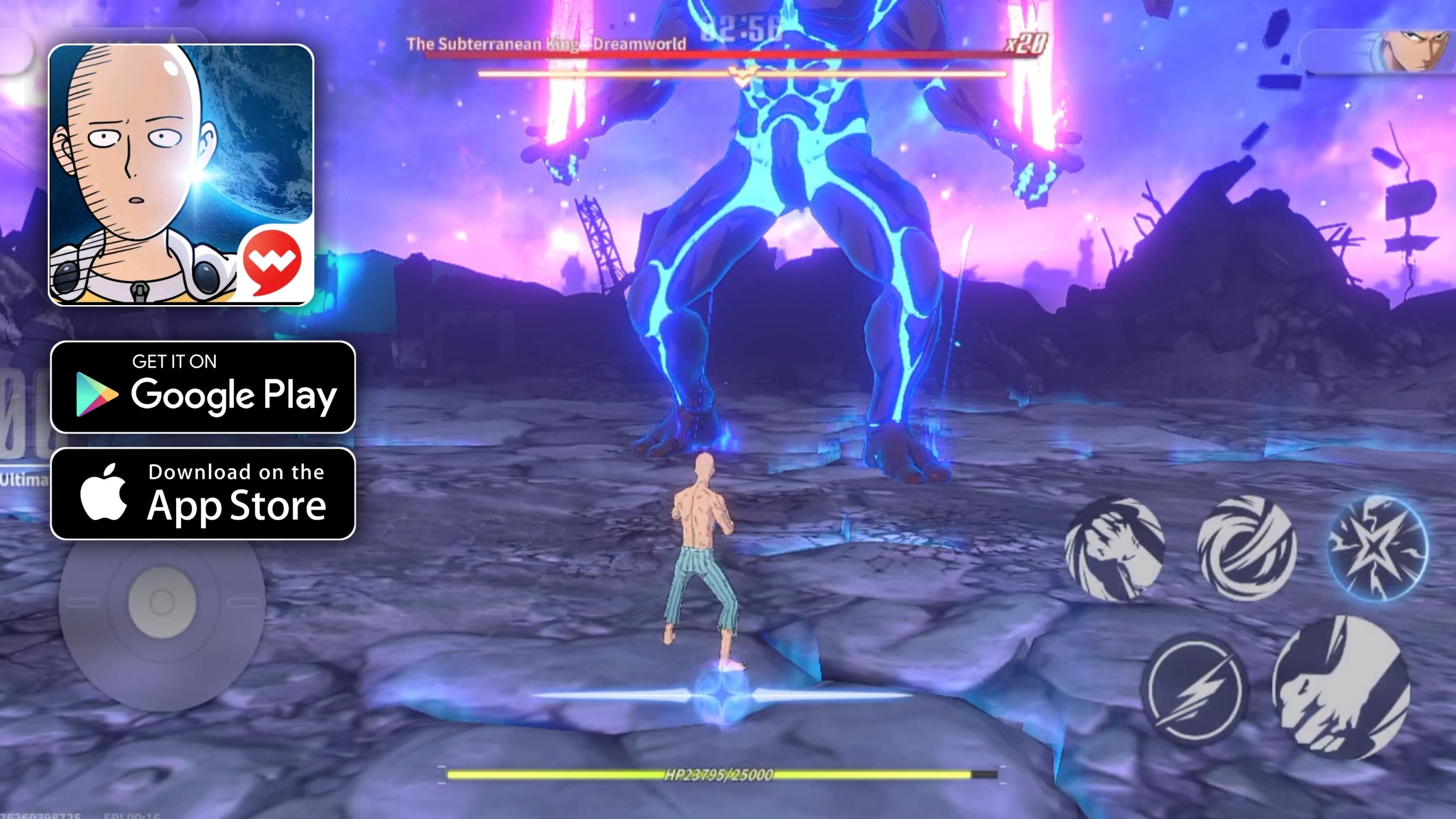Activate the swirling whirlwind skill

tap(1246, 546)
